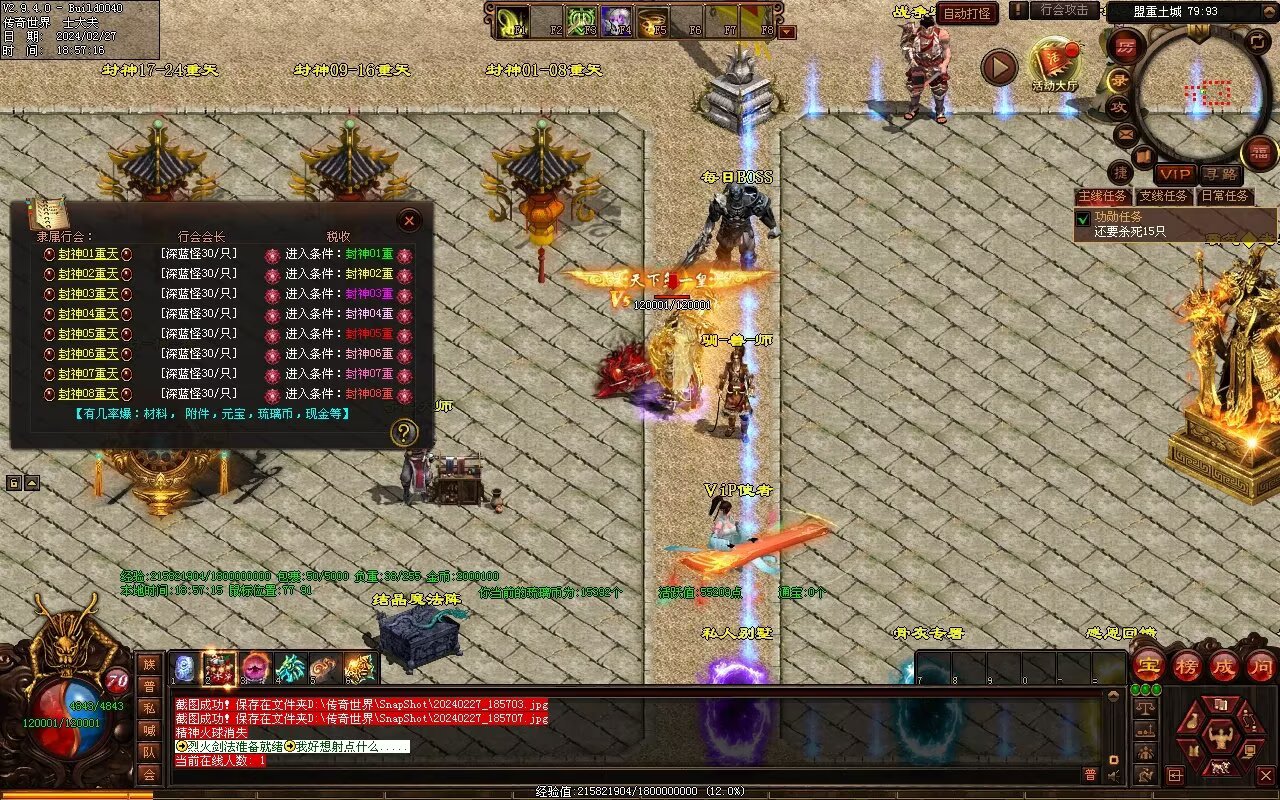The height and width of the screenshot is (800, 1280).
Task: Toggle the 自动打怪 auto-fight button
Action: (967, 13)
